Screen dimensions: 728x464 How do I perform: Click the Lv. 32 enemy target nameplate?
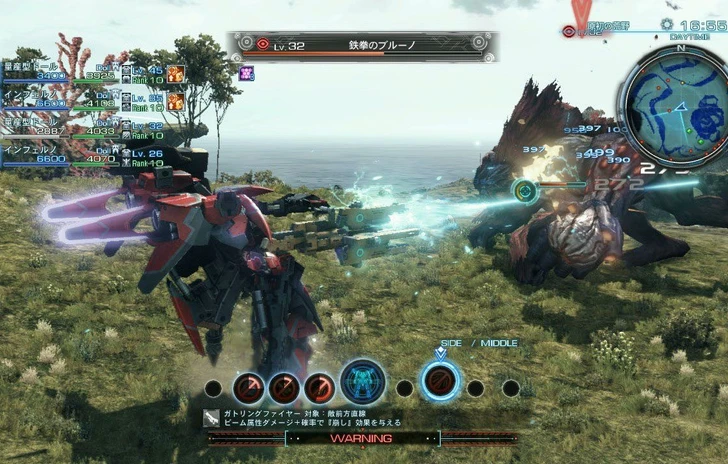(361, 45)
